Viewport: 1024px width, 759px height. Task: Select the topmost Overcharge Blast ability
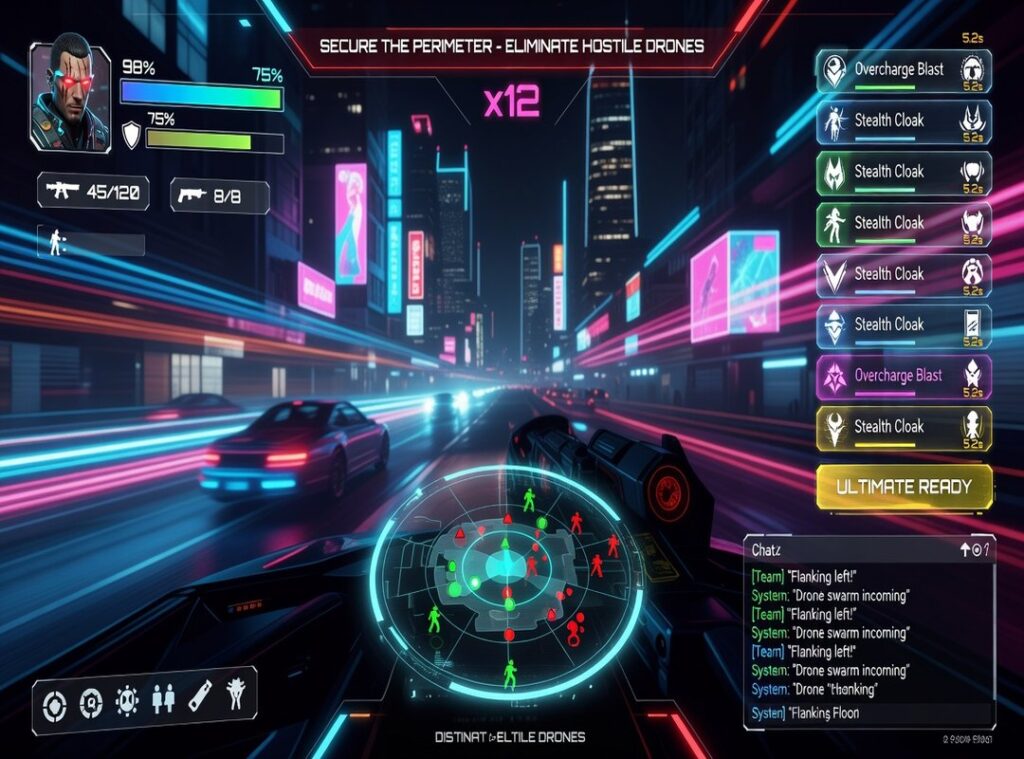[904, 70]
